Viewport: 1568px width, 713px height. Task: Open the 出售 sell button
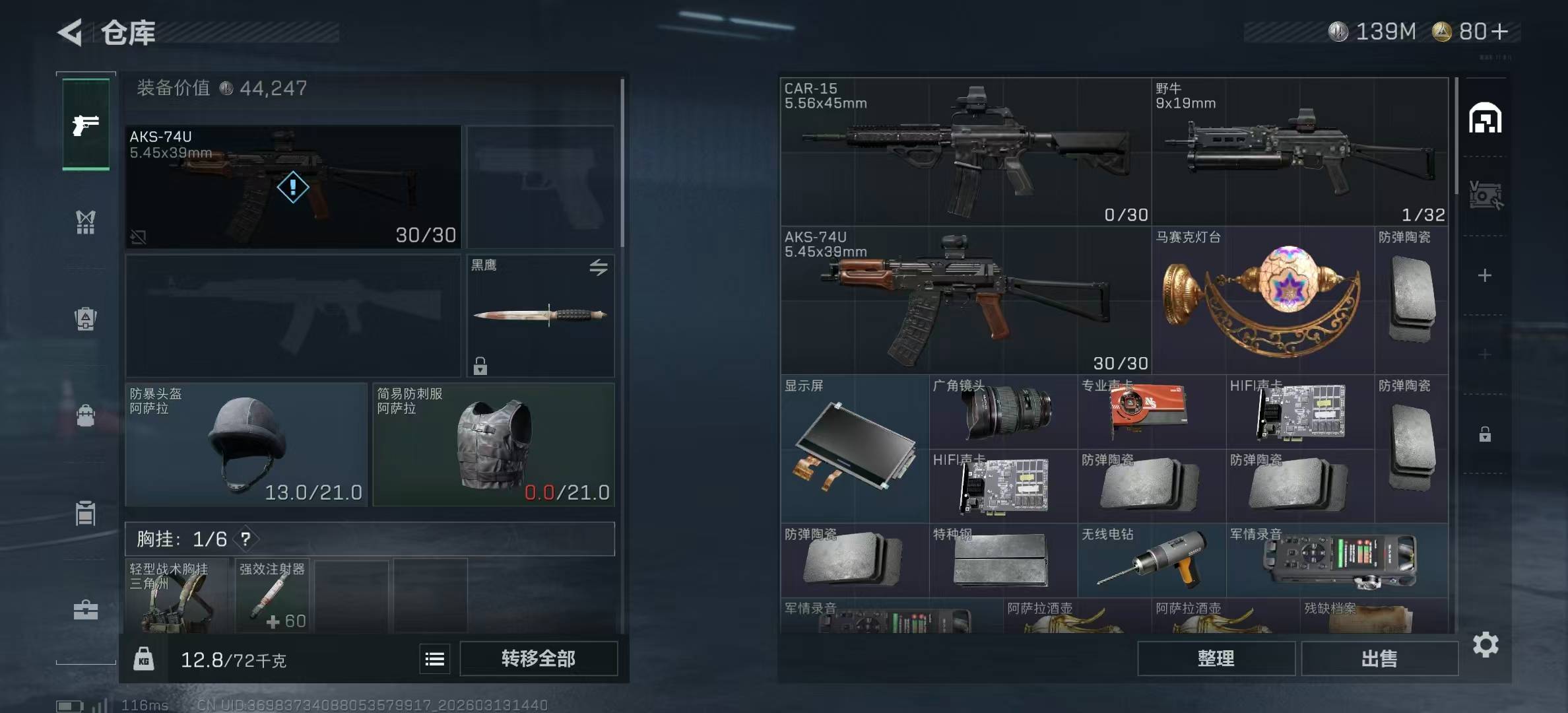(1379, 658)
